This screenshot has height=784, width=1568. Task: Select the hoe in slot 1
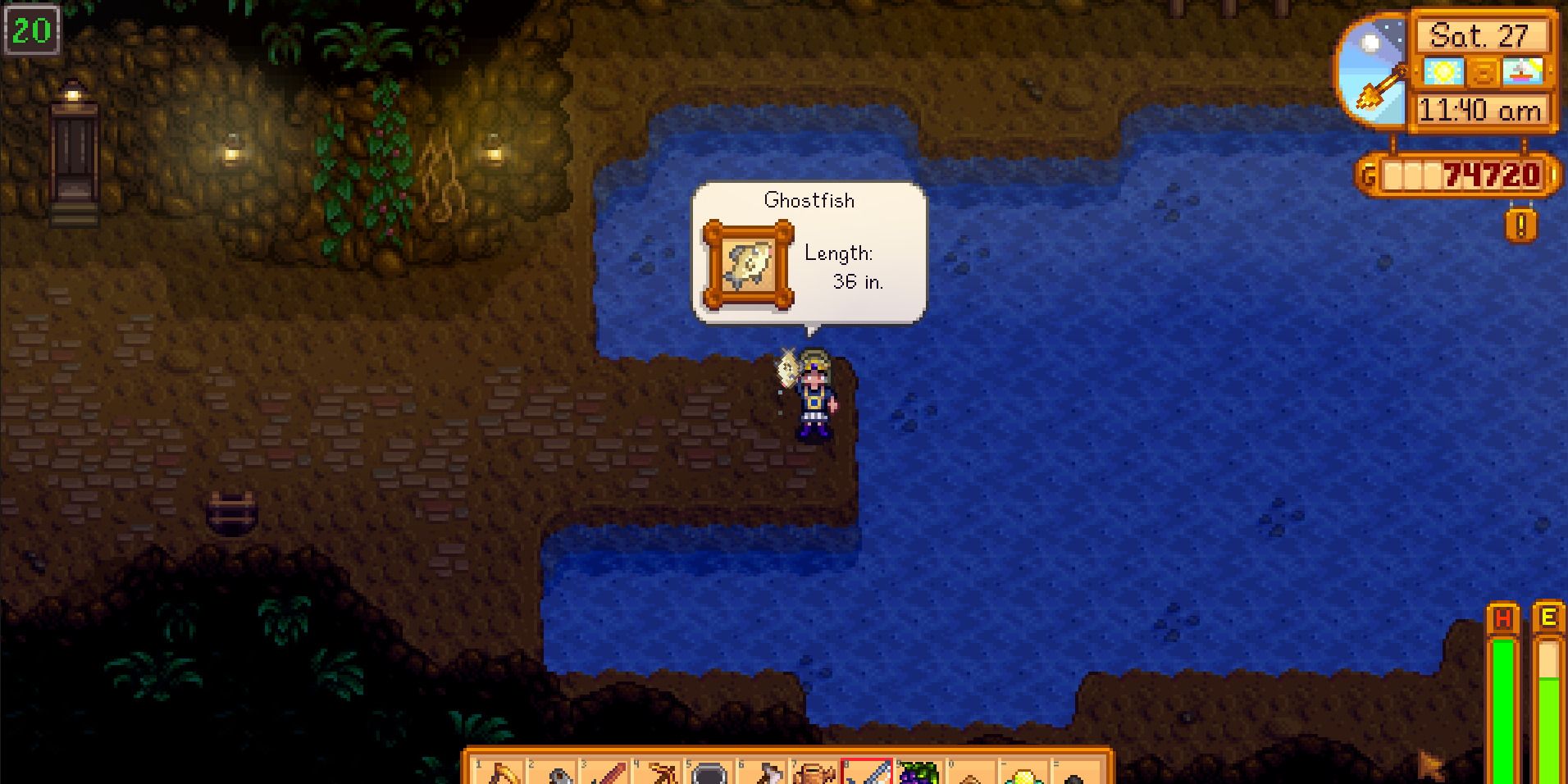[x=500, y=773]
